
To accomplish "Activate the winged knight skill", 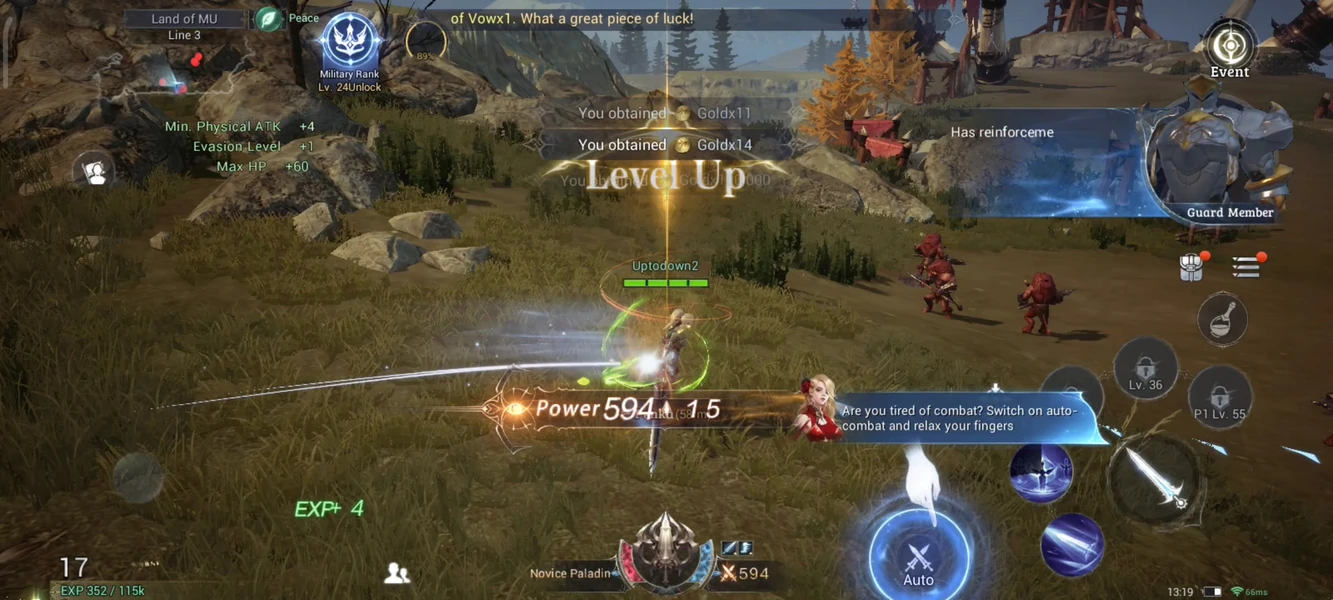I will coord(1040,472).
